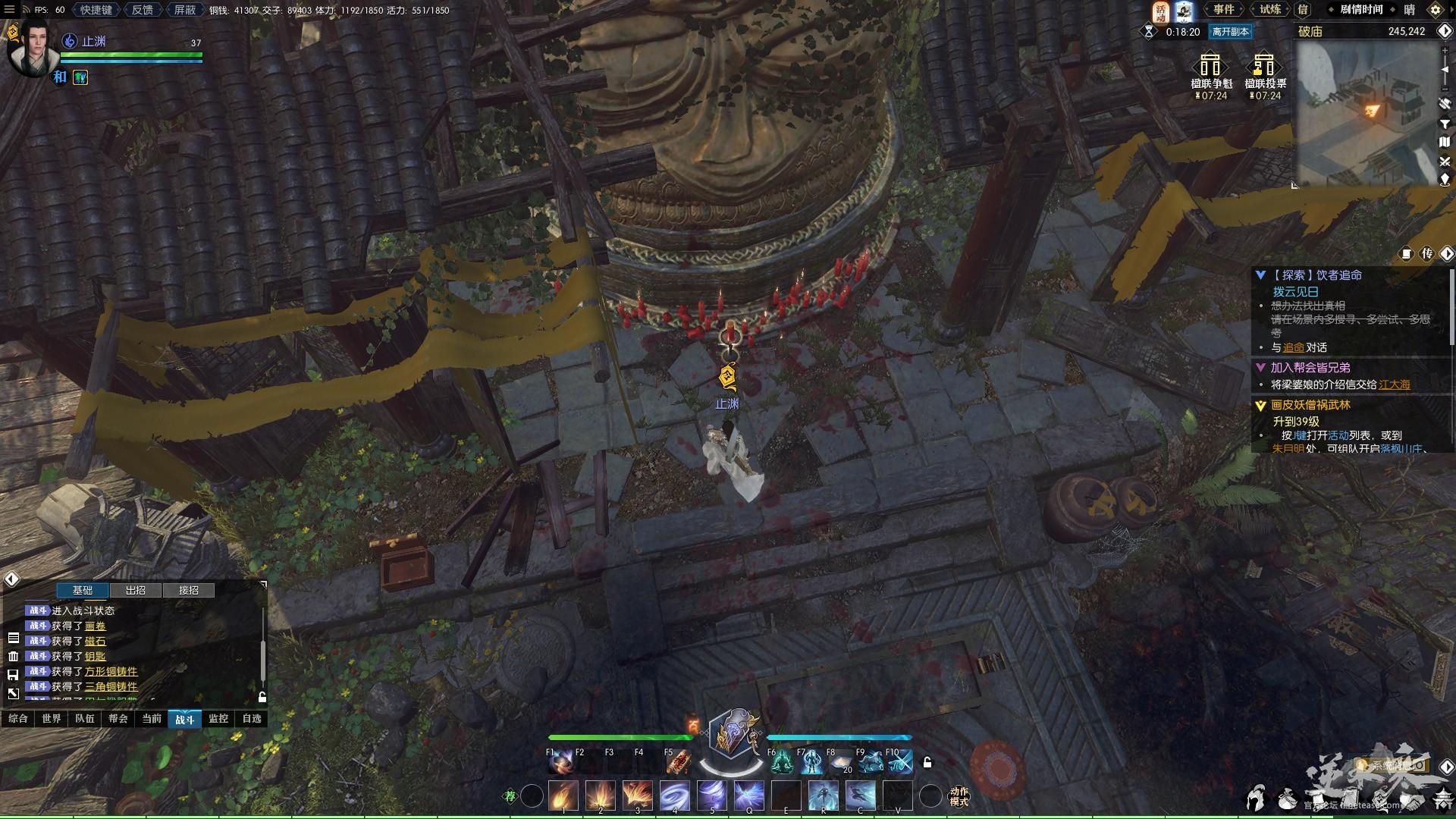This screenshot has height=819, width=1456.
Task: Activate the blue whirlwind skill on slot 4
Action: (674, 796)
